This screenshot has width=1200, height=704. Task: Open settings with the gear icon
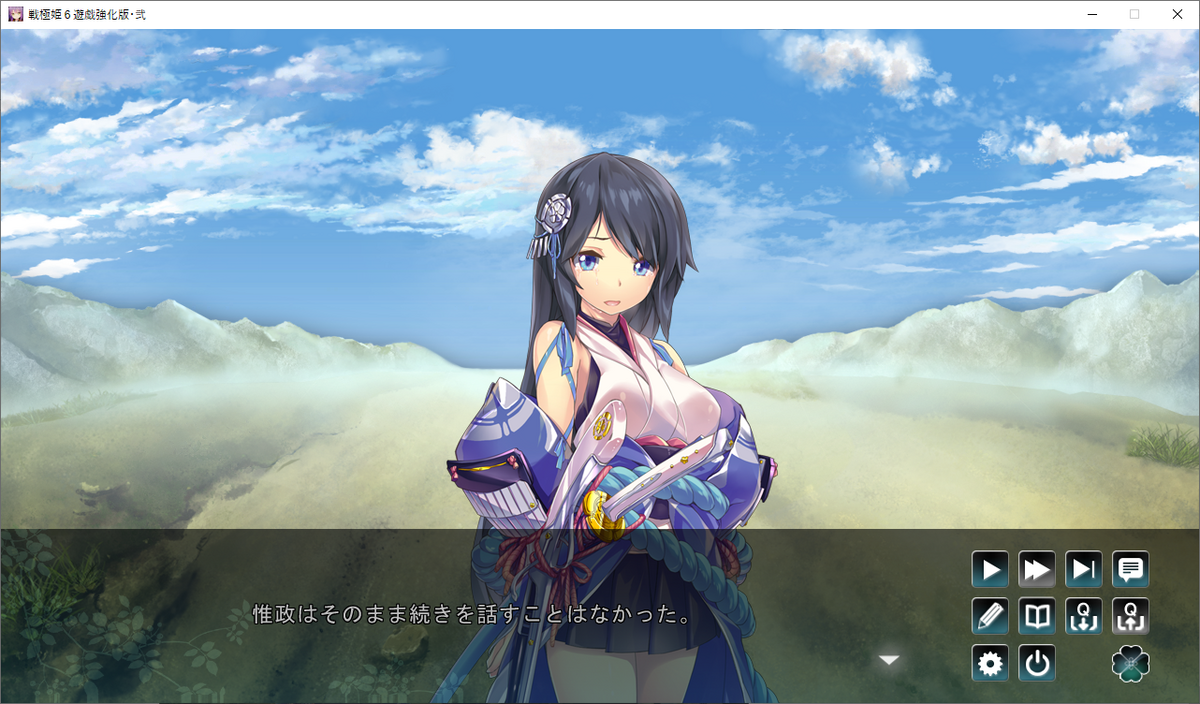(x=990, y=663)
